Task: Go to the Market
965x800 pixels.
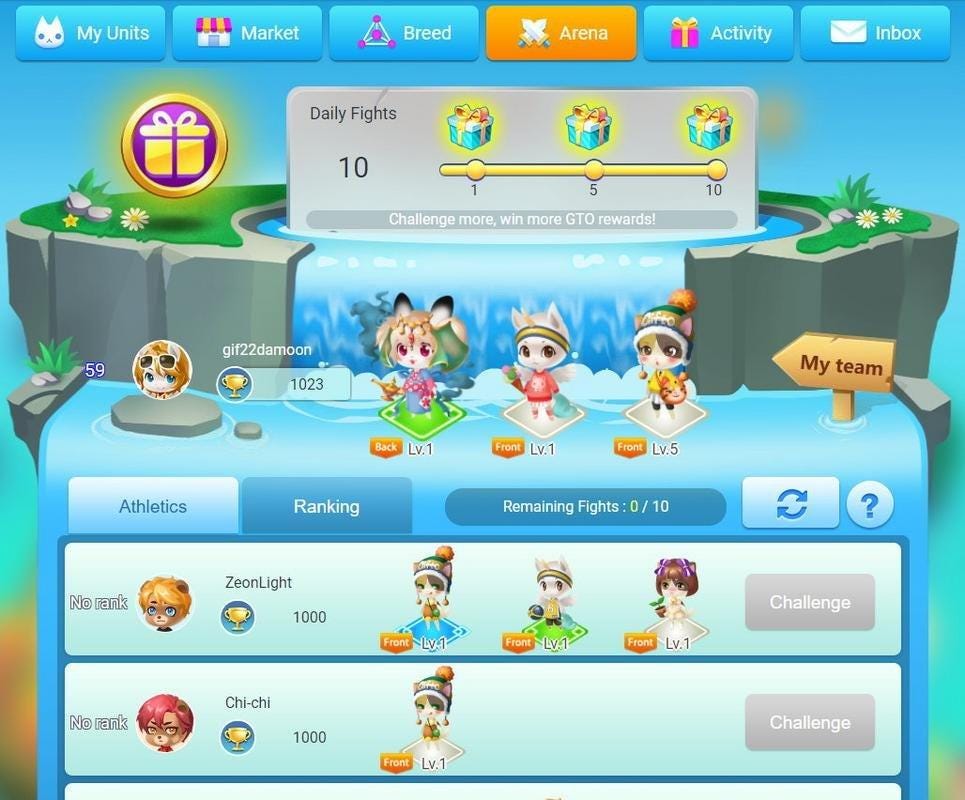Action: pyautogui.click(x=247, y=33)
